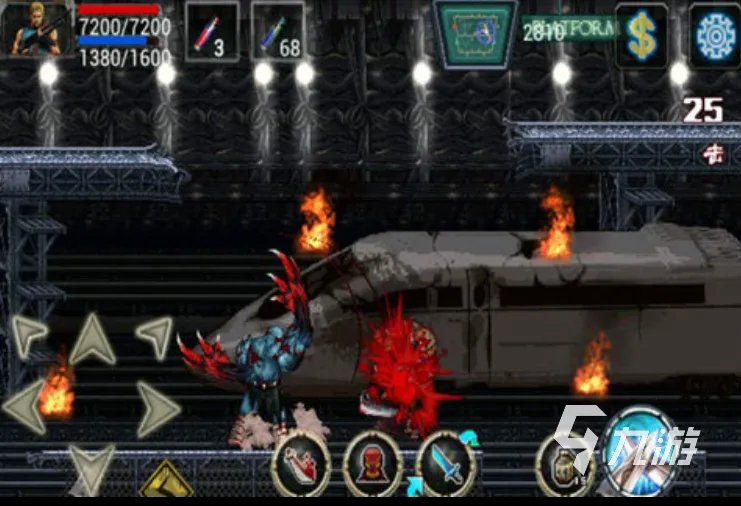Screen dimensions: 741x506
Task: Tap the yellow diamond button
Action: (x=165, y=484)
